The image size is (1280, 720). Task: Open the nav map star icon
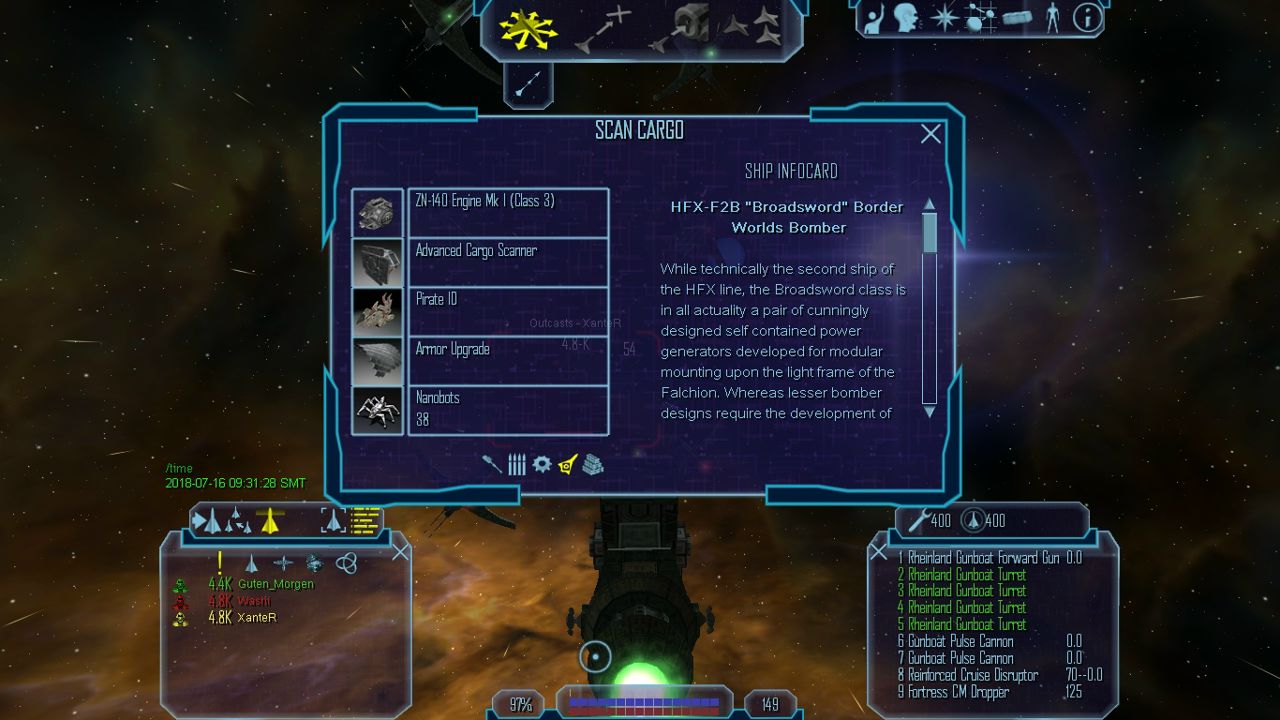pyautogui.click(x=944, y=17)
